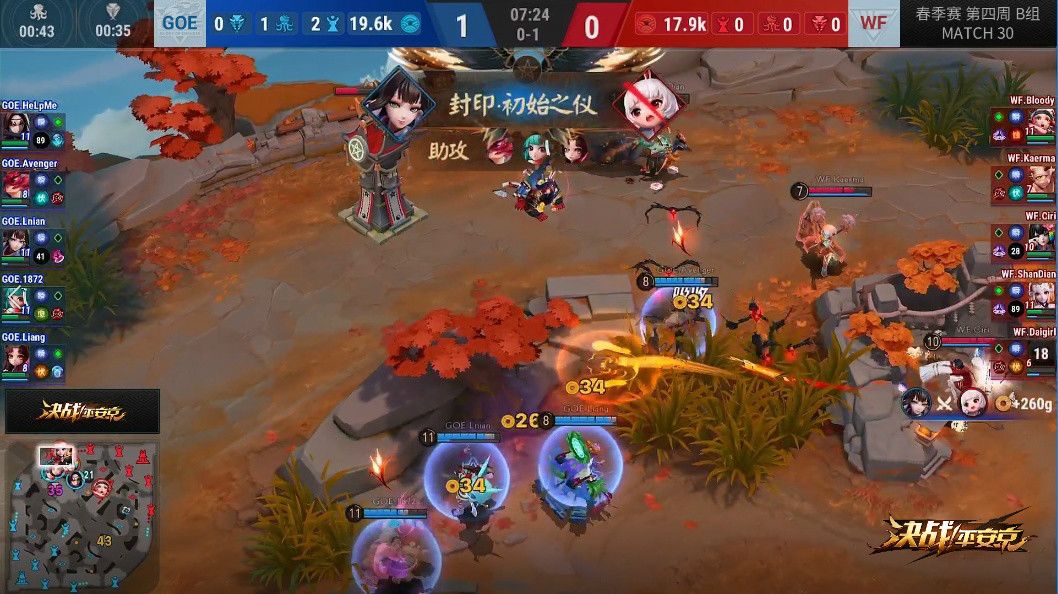Click the WF team logo
Viewport: 1058px width, 594px height.
874,23
